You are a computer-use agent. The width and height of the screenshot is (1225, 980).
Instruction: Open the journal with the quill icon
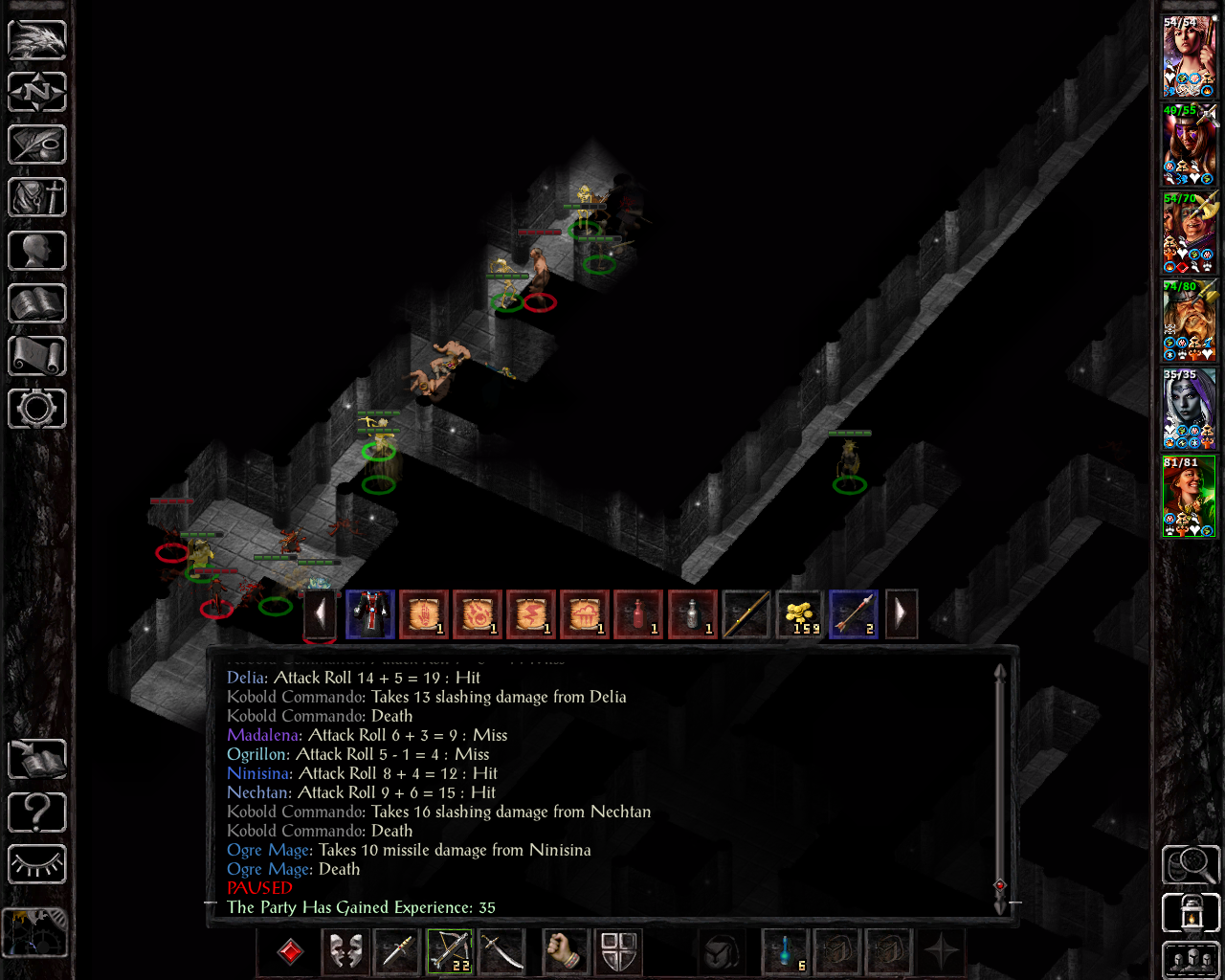[x=37, y=145]
